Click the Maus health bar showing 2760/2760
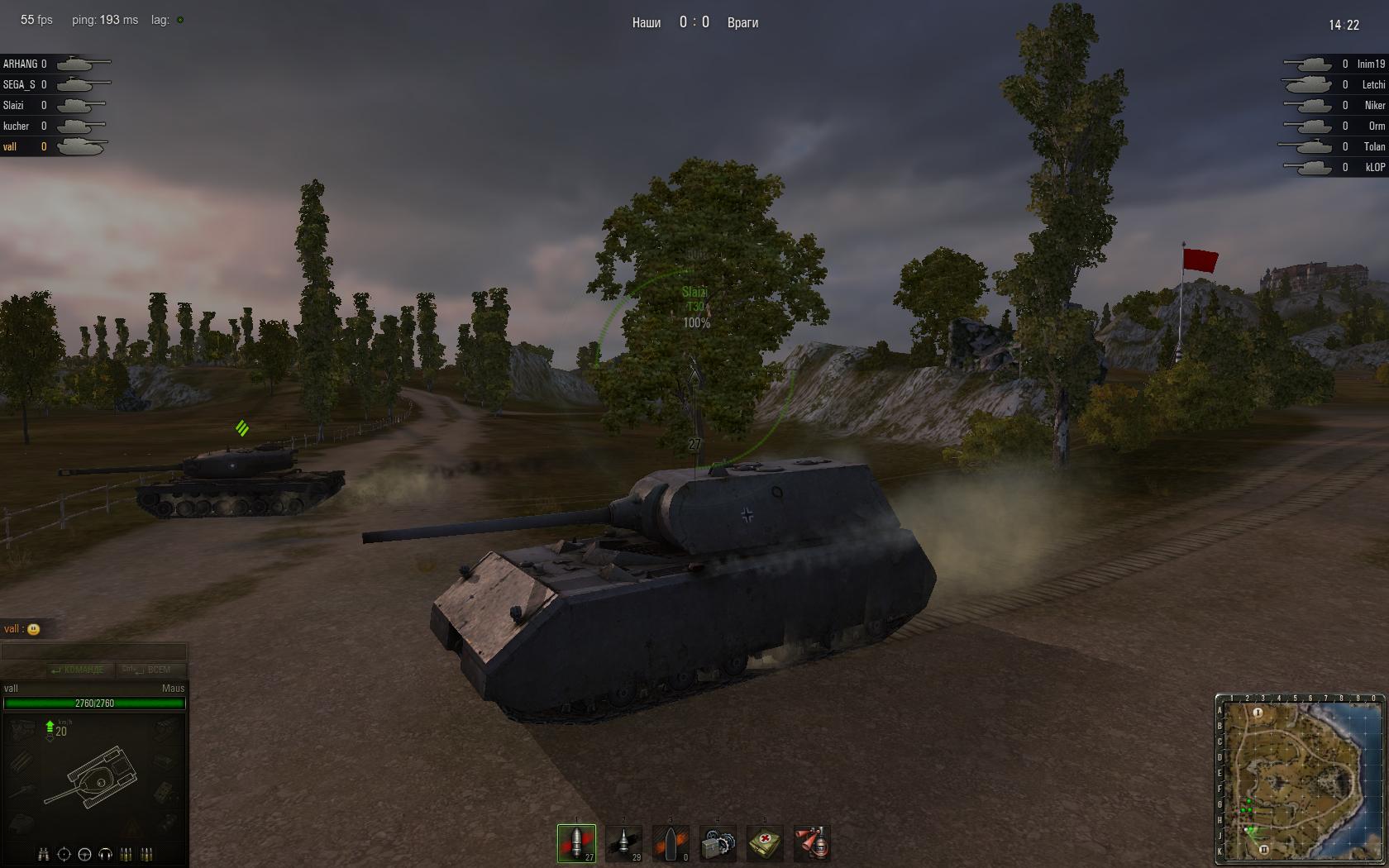Viewport: 1389px width, 868px height. [x=94, y=703]
